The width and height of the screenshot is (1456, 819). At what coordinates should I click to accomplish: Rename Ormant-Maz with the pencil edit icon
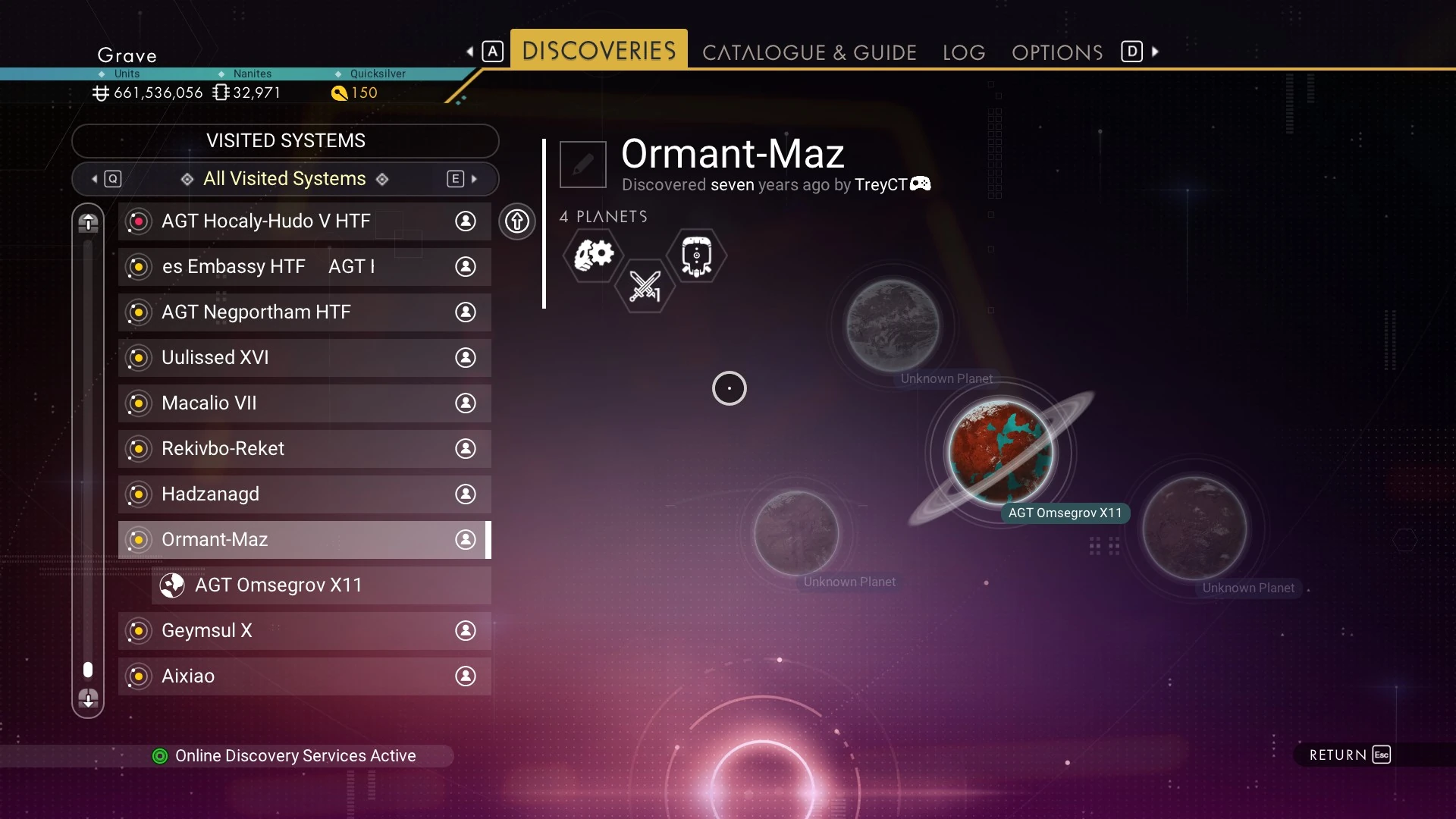point(582,164)
